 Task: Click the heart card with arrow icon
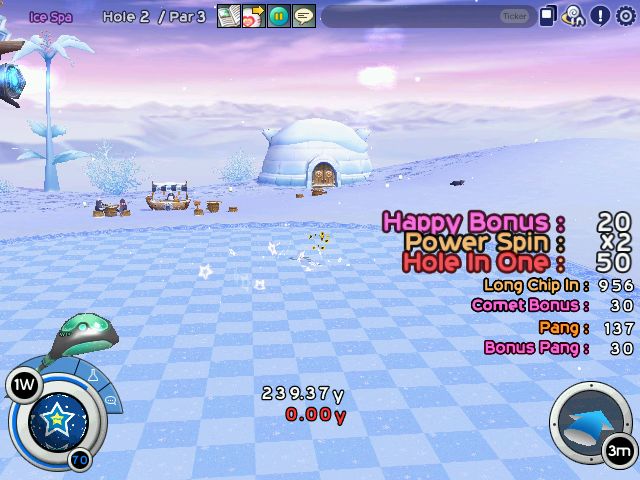pos(253,16)
